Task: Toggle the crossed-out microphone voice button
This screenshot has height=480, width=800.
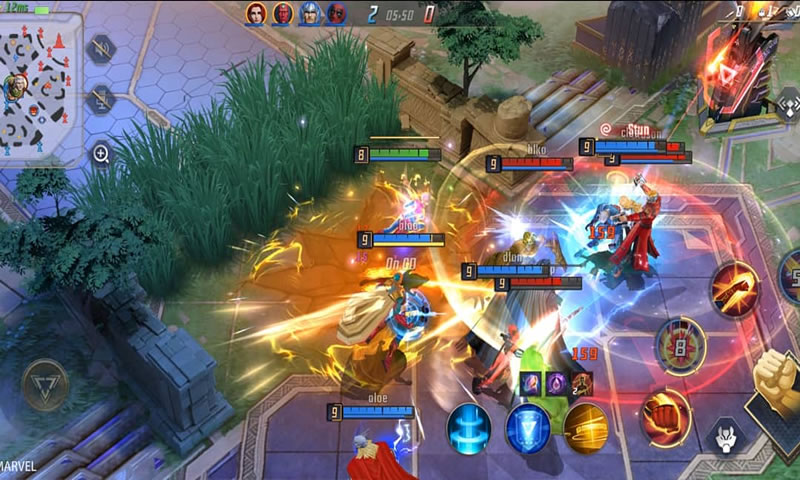Action: (x=101, y=98)
